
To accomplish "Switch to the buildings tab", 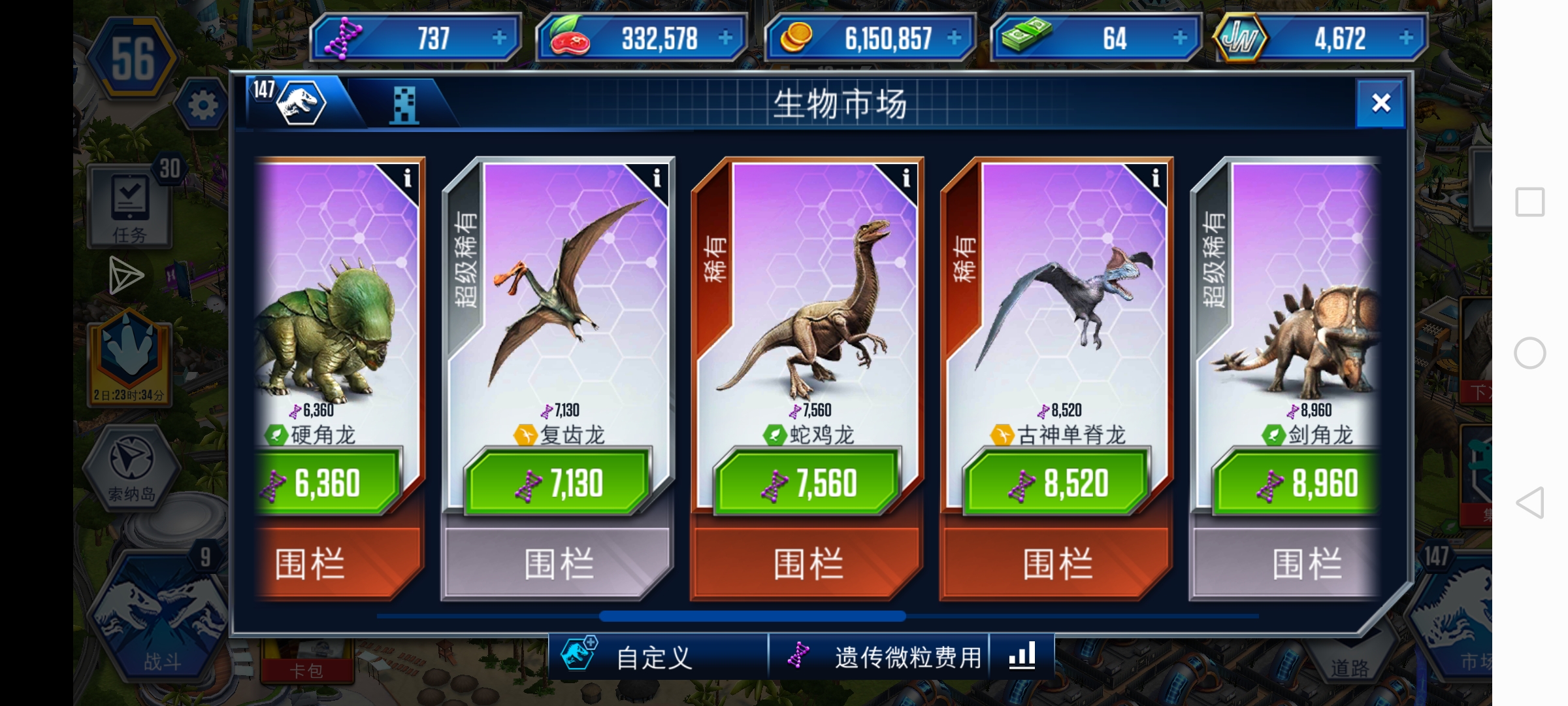I will [404, 105].
